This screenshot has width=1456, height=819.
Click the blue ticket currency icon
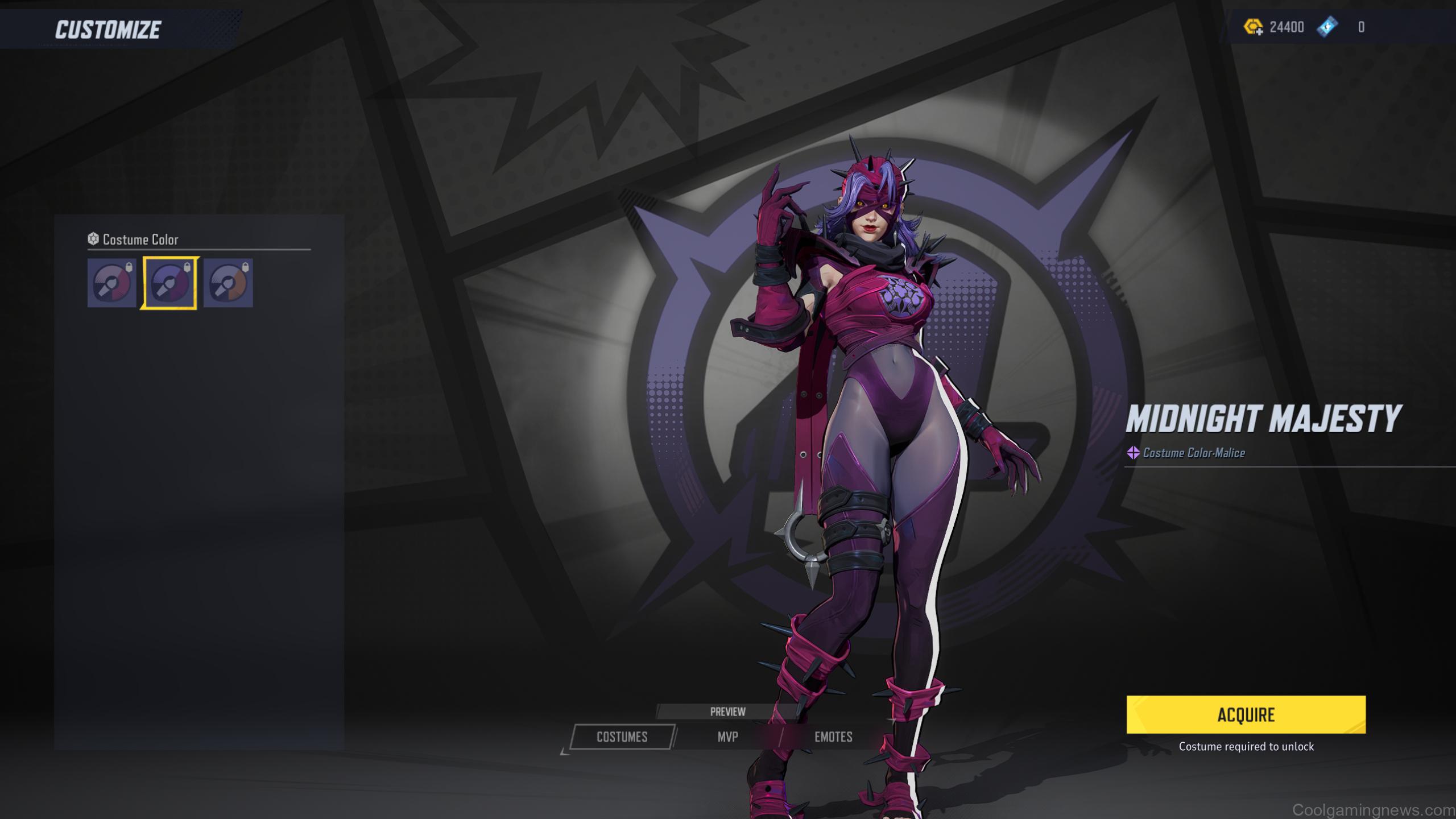tap(1327, 27)
